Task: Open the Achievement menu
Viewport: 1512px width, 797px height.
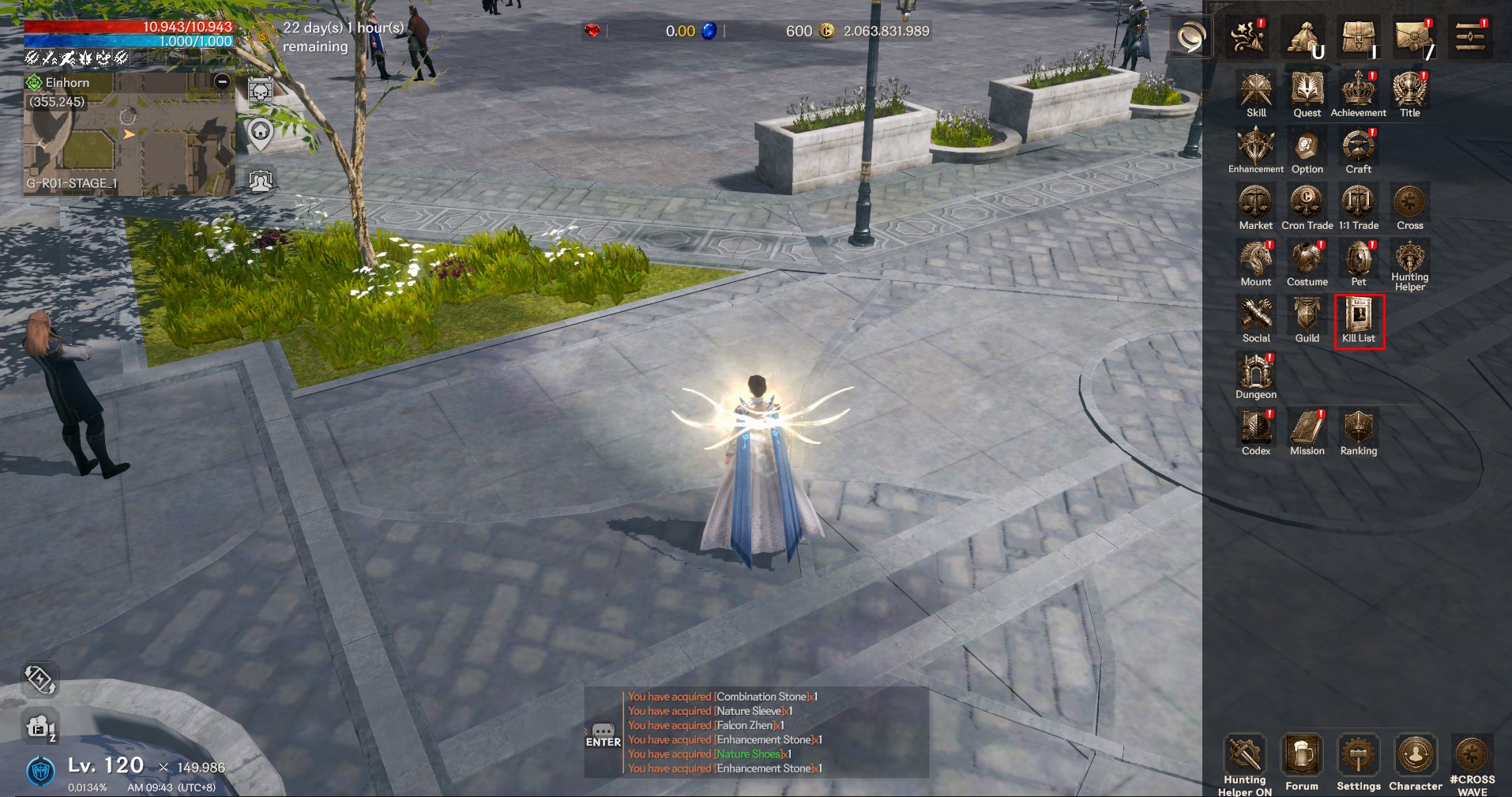Action: (1358, 92)
